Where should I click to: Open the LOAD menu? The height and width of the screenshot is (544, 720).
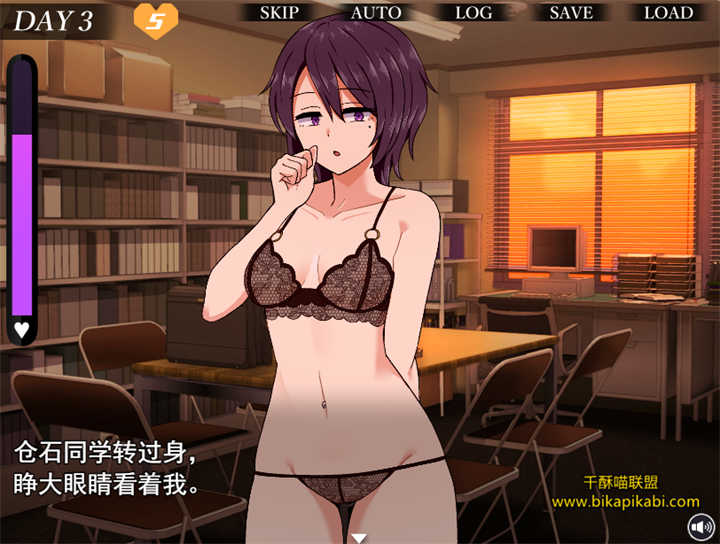pyautogui.click(x=668, y=13)
